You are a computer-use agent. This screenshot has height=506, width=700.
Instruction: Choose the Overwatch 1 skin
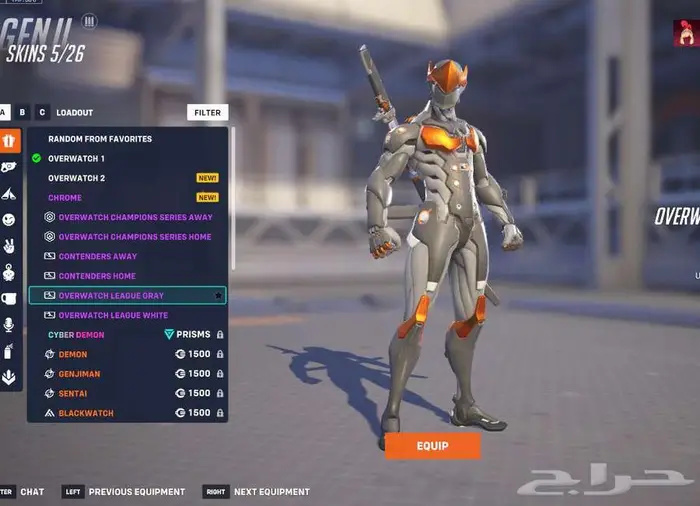(x=76, y=159)
